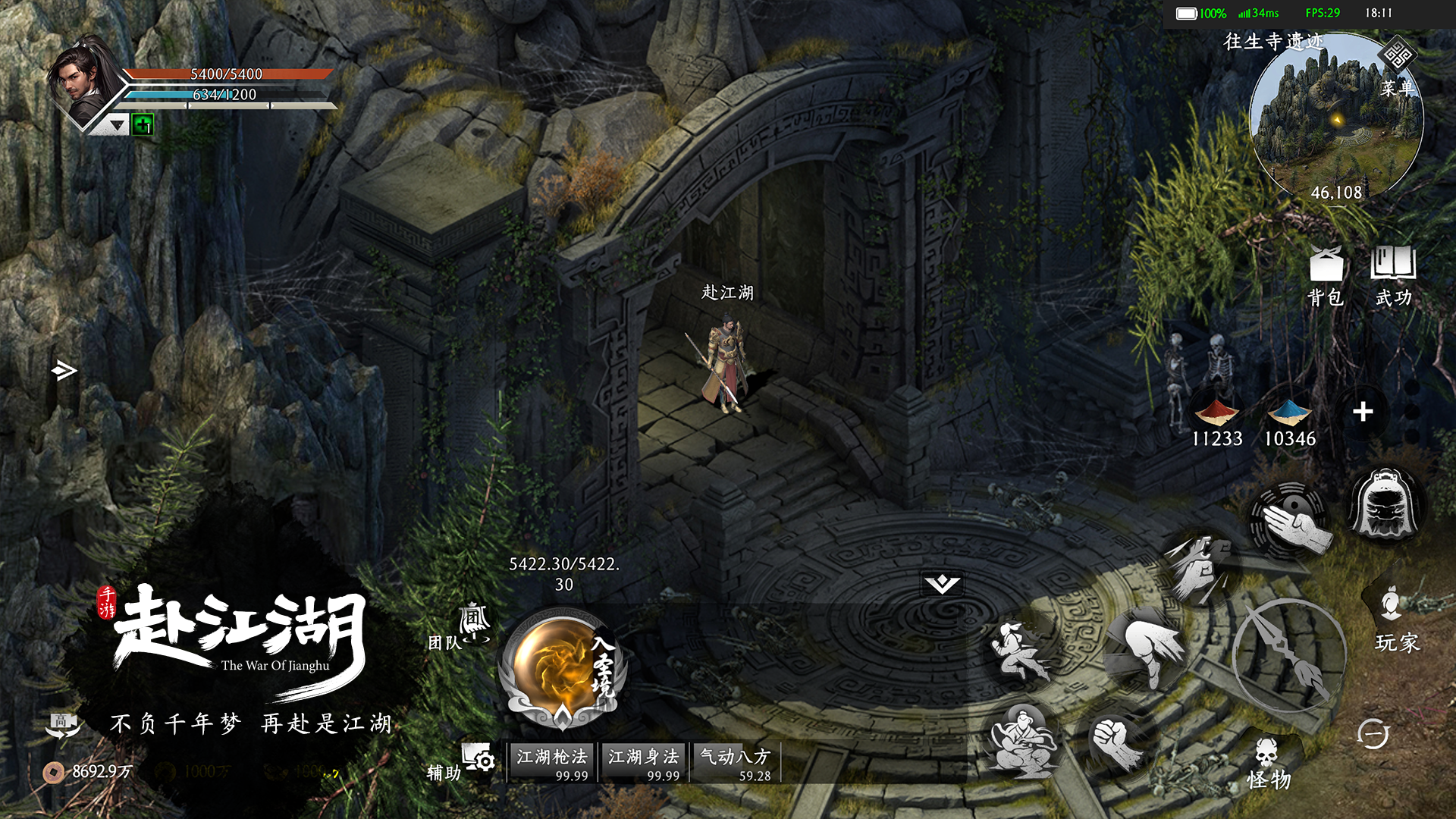Open the 背包 backpack

(1326, 276)
